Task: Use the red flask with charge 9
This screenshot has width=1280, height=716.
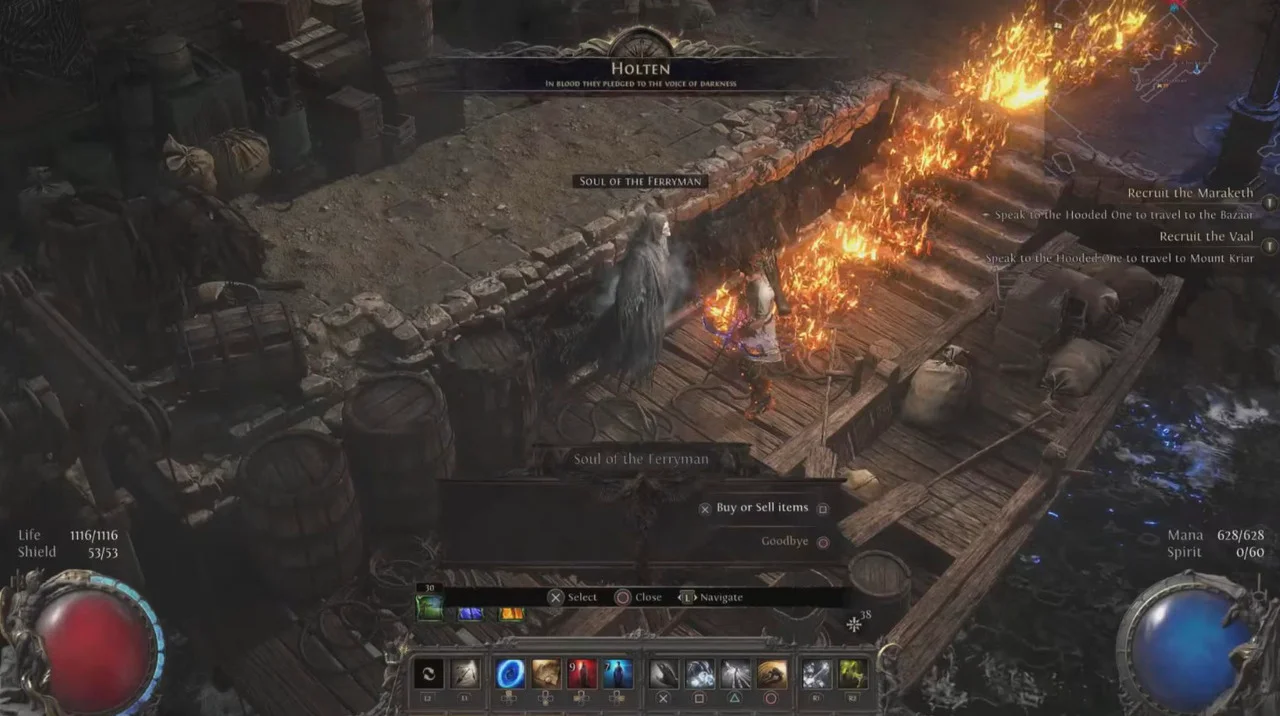Action: click(582, 674)
